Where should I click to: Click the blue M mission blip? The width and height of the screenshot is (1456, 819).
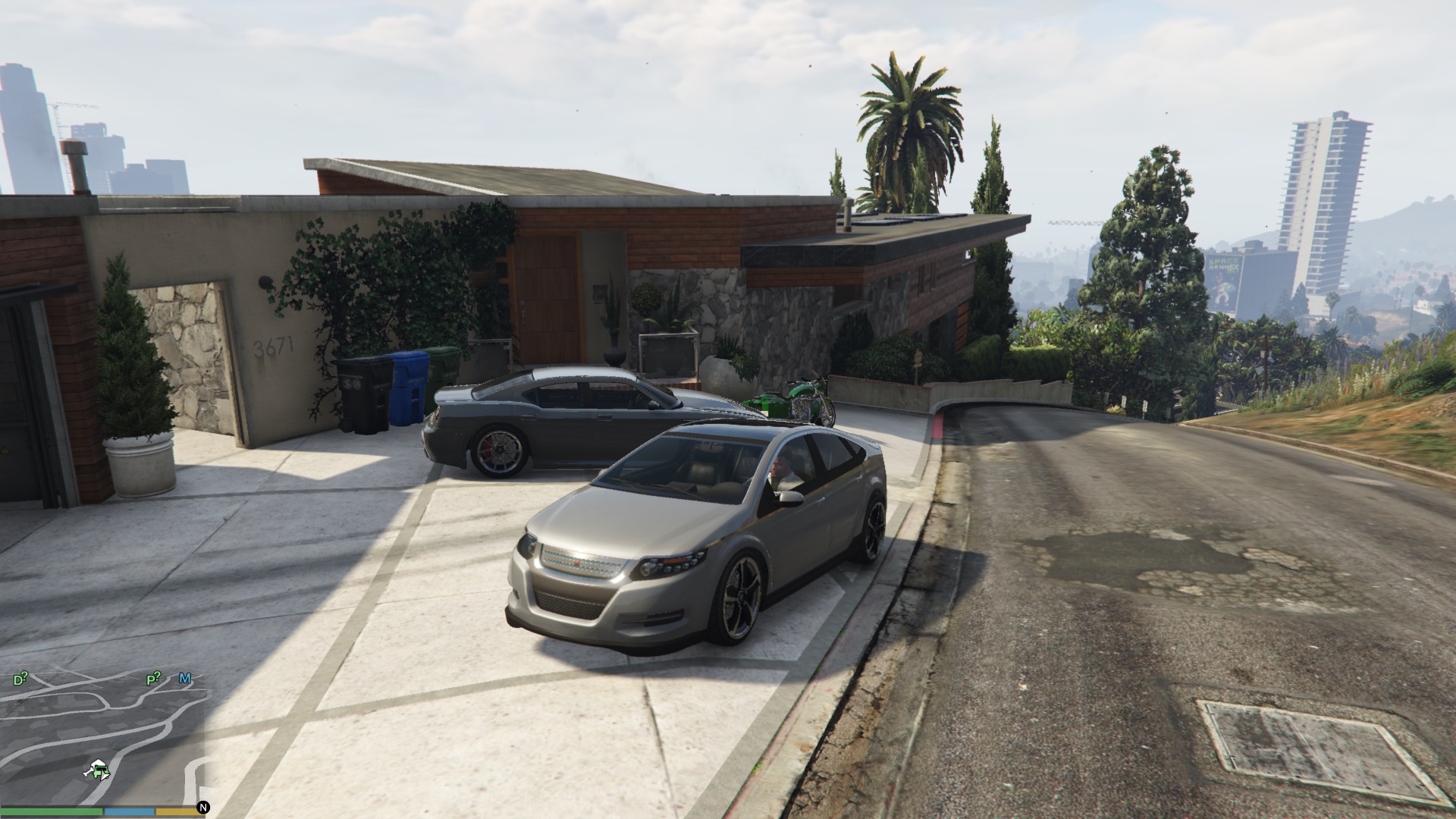click(184, 678)
